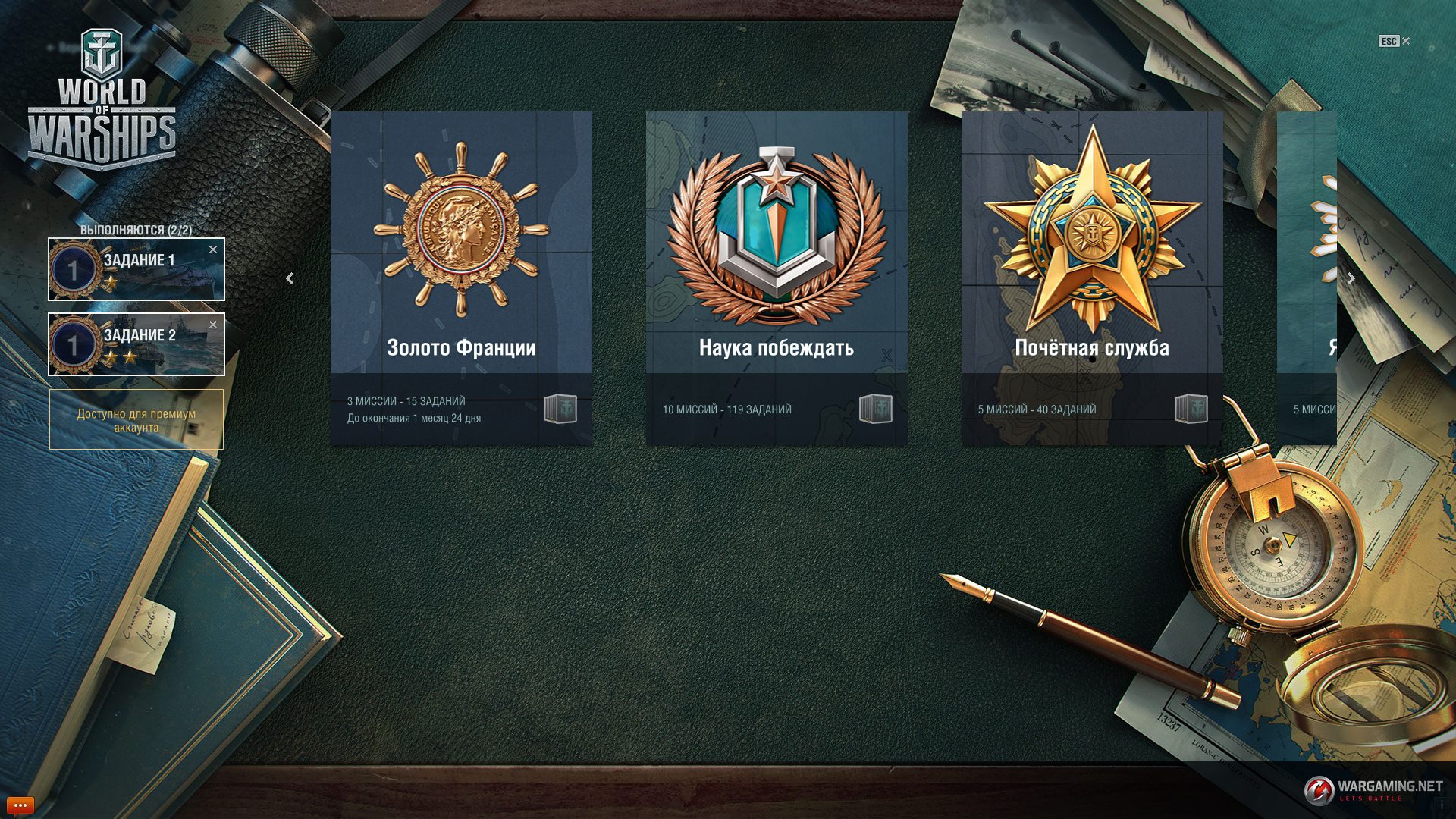Open the active Задание 2 task

click(x=136, y=345)
